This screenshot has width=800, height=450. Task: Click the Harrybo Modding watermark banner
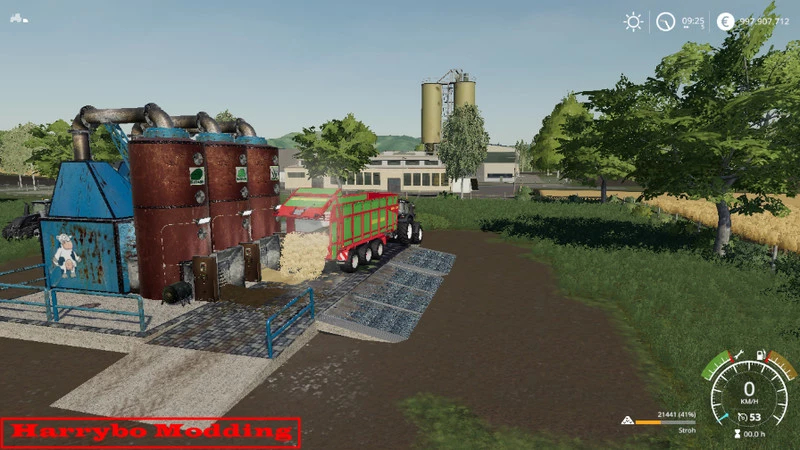[x=151, y=432]
